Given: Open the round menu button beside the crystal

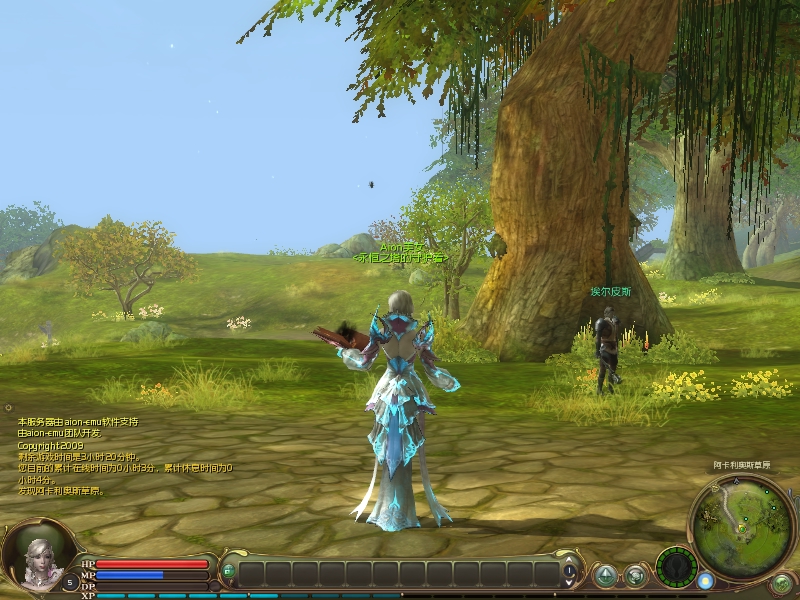Looking at the screenshot, I should 635,574.
